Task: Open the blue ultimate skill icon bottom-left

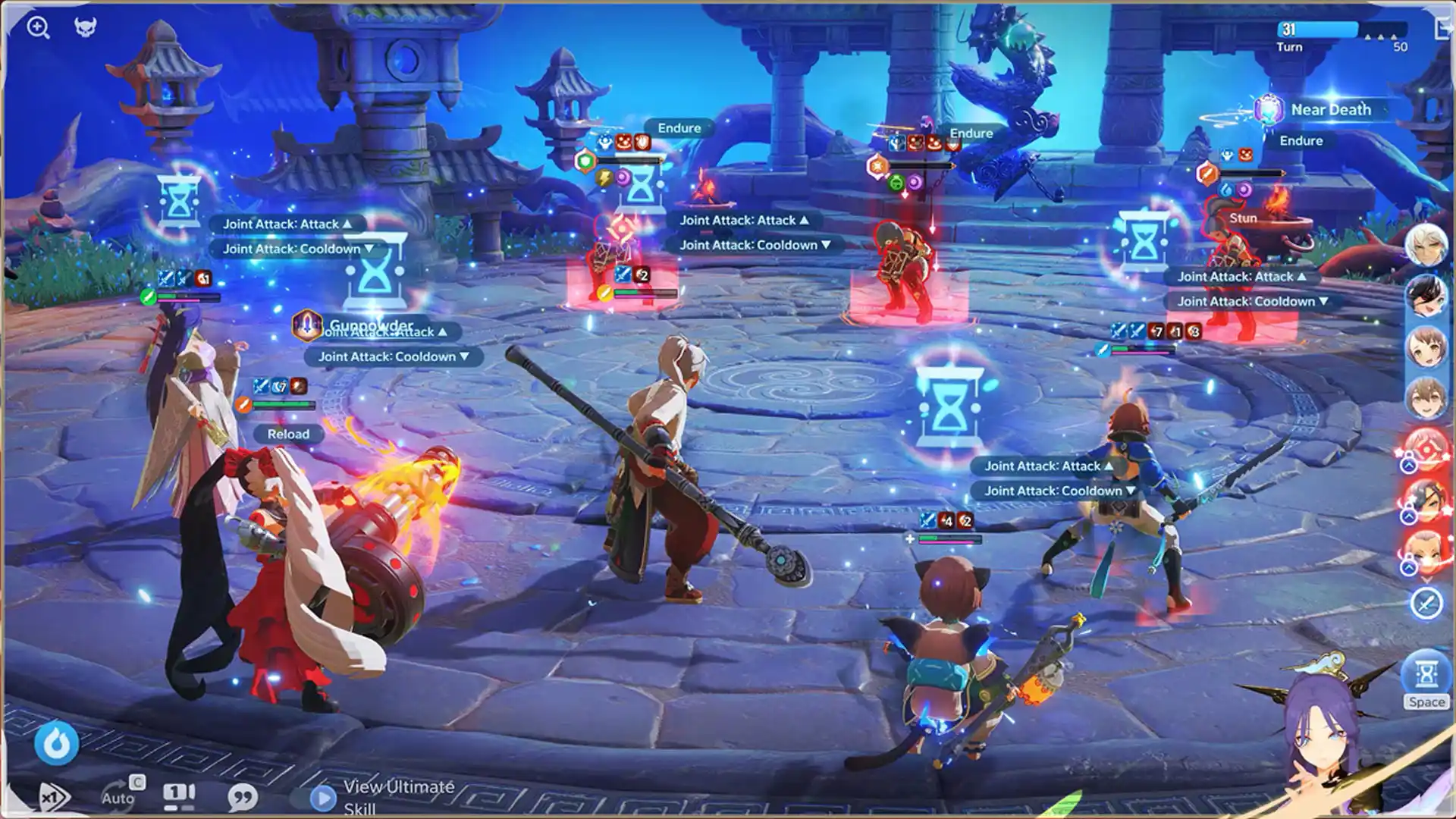Action: (x=56, y=743)
